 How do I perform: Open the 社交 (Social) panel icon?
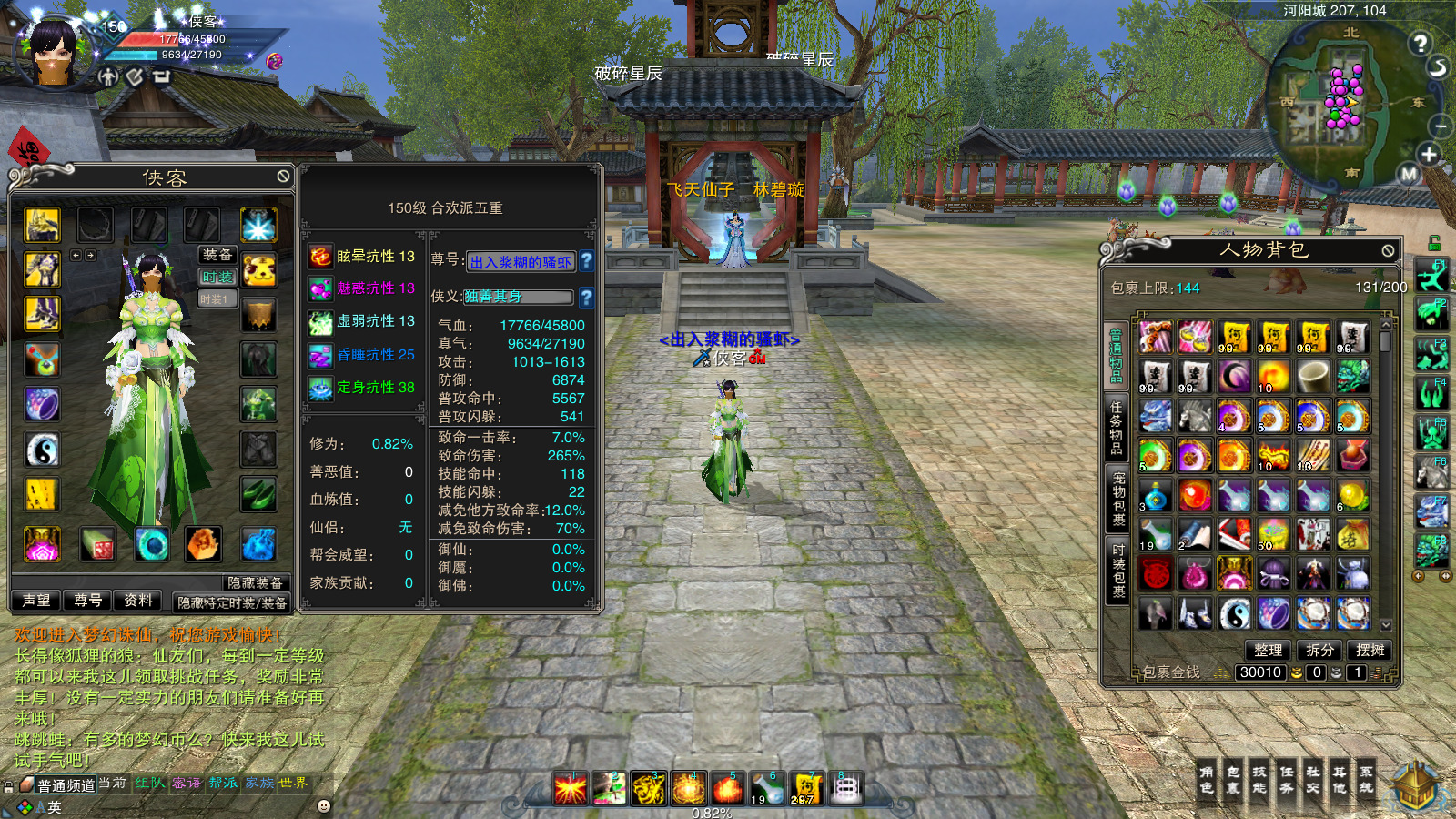point(1313,781)
